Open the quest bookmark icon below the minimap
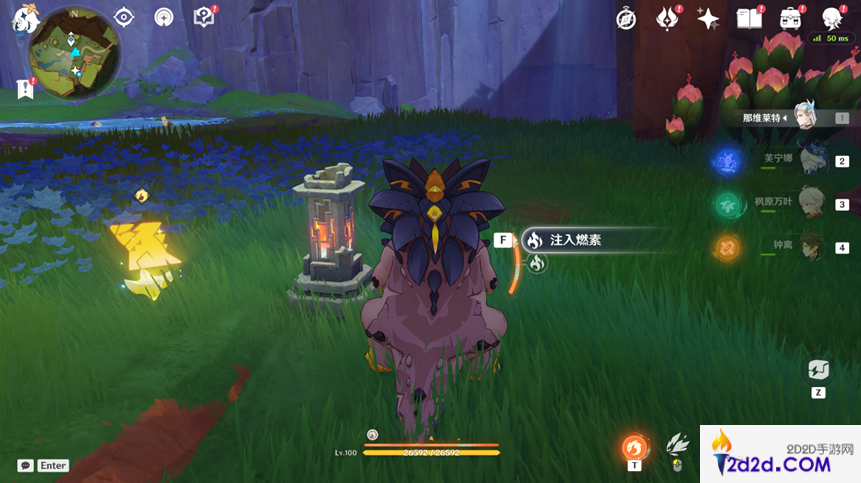Viewport: 861px width, 483px height. (25, 88)
